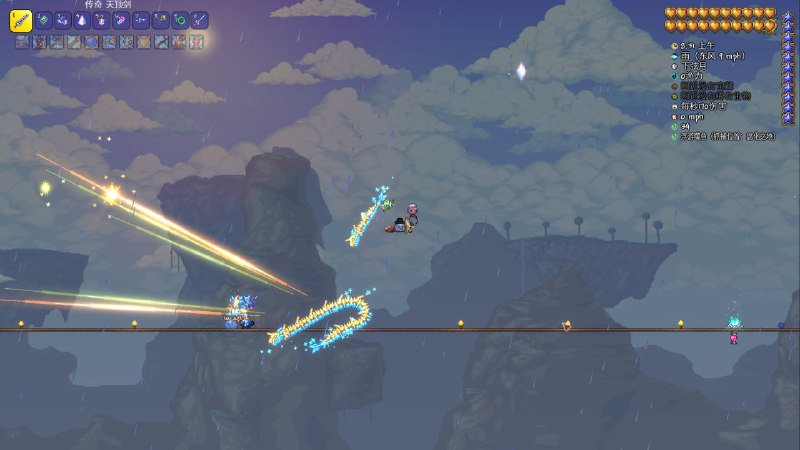
Task: Switch to the sword in the last hotbar slot
Action: (x=200, y=19)
